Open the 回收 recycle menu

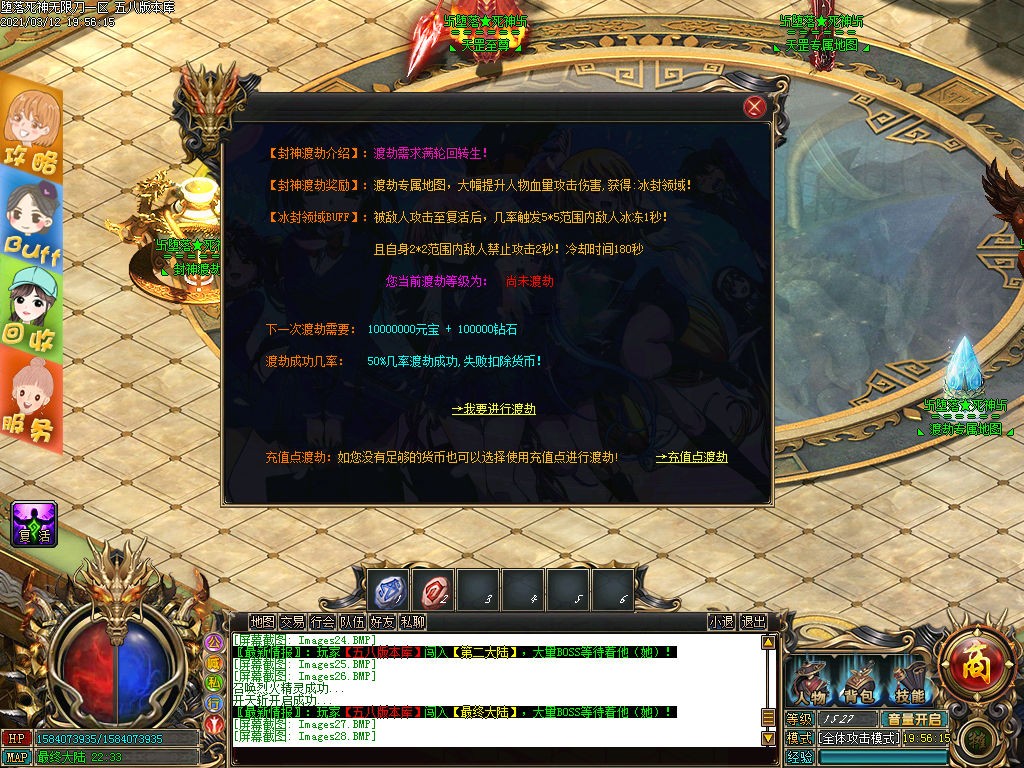tap(31, 309)
